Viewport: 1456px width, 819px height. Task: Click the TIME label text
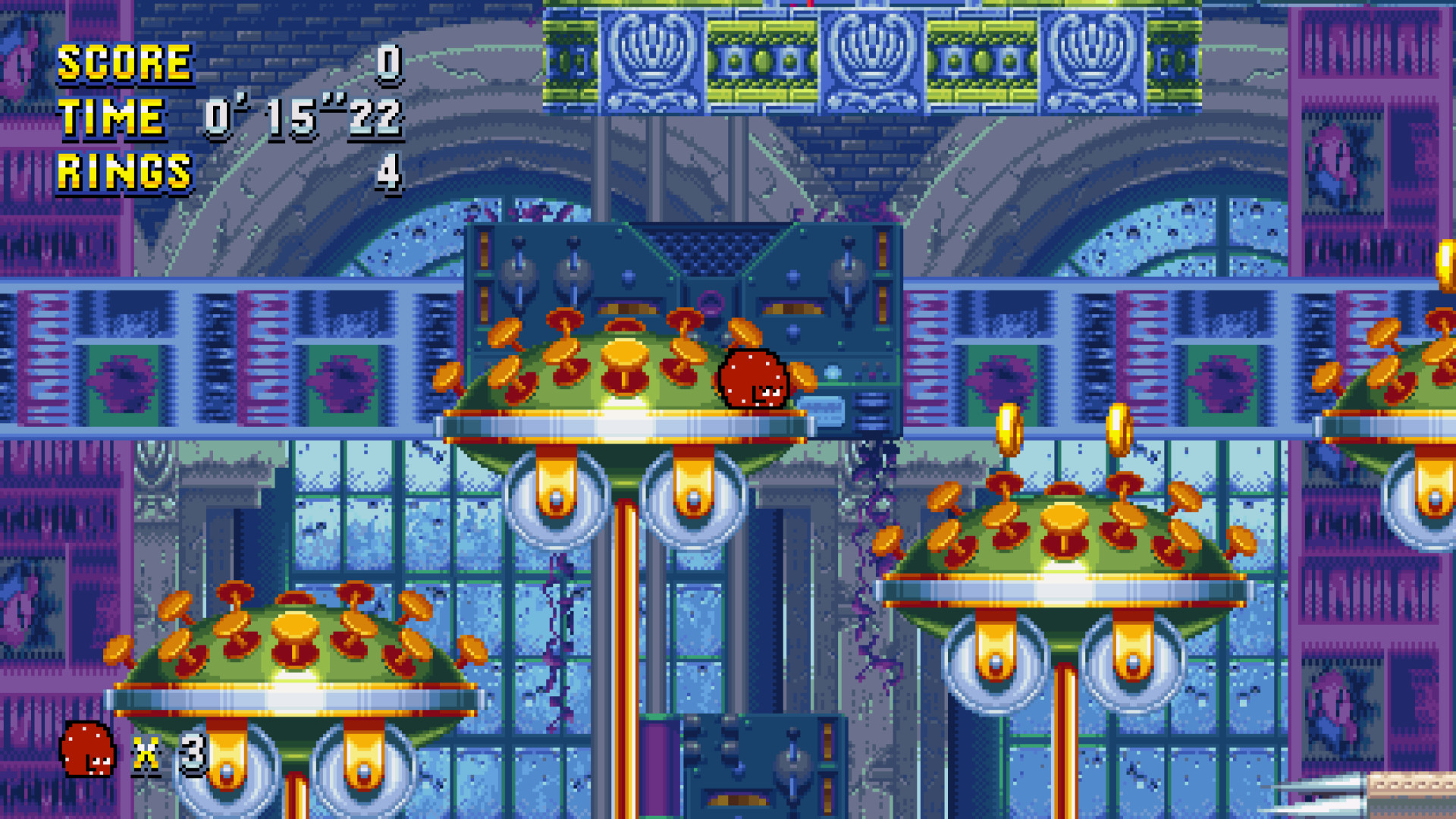(114, 118)
